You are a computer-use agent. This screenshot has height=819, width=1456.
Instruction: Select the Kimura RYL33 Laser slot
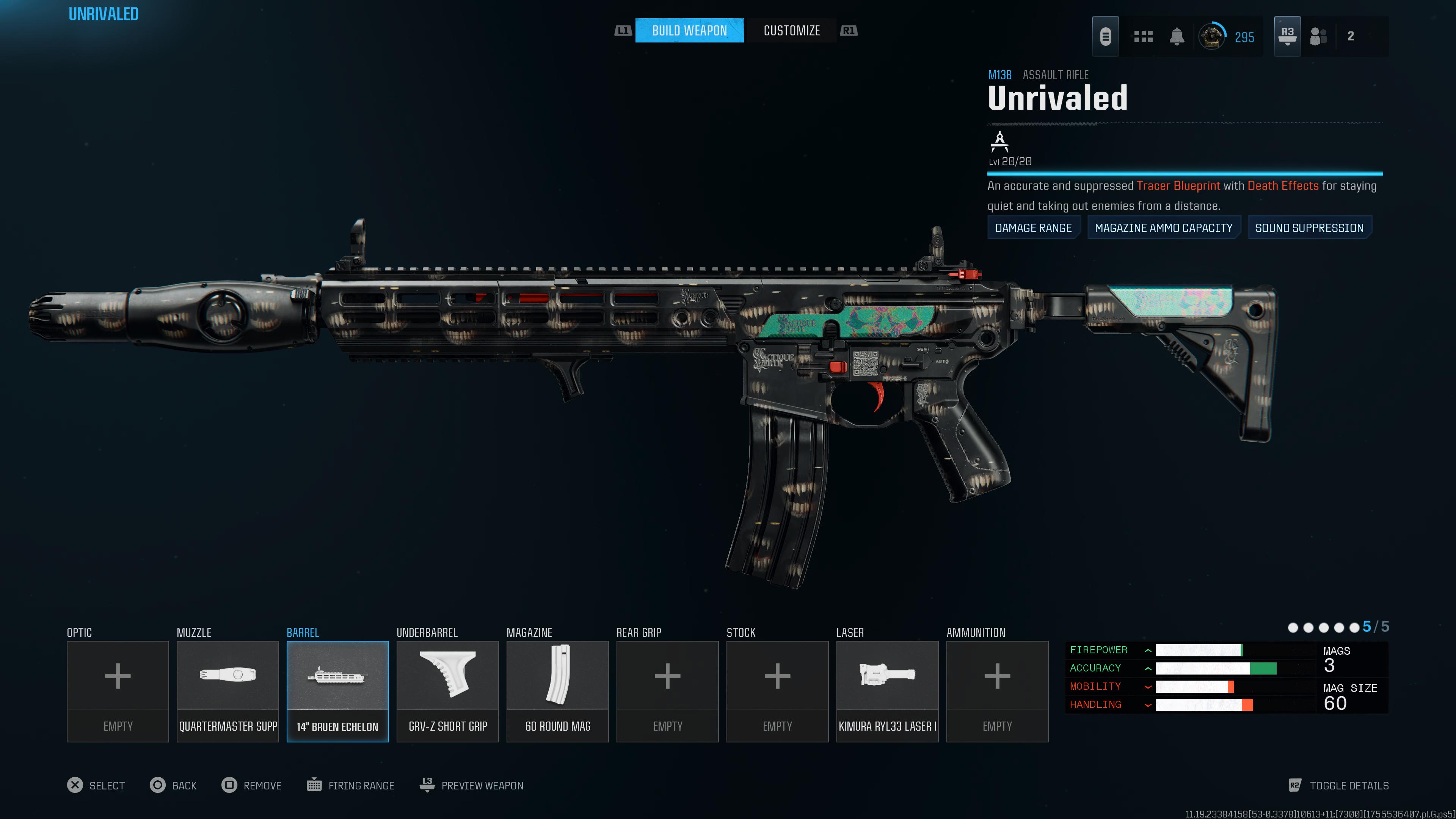(887, 691)
